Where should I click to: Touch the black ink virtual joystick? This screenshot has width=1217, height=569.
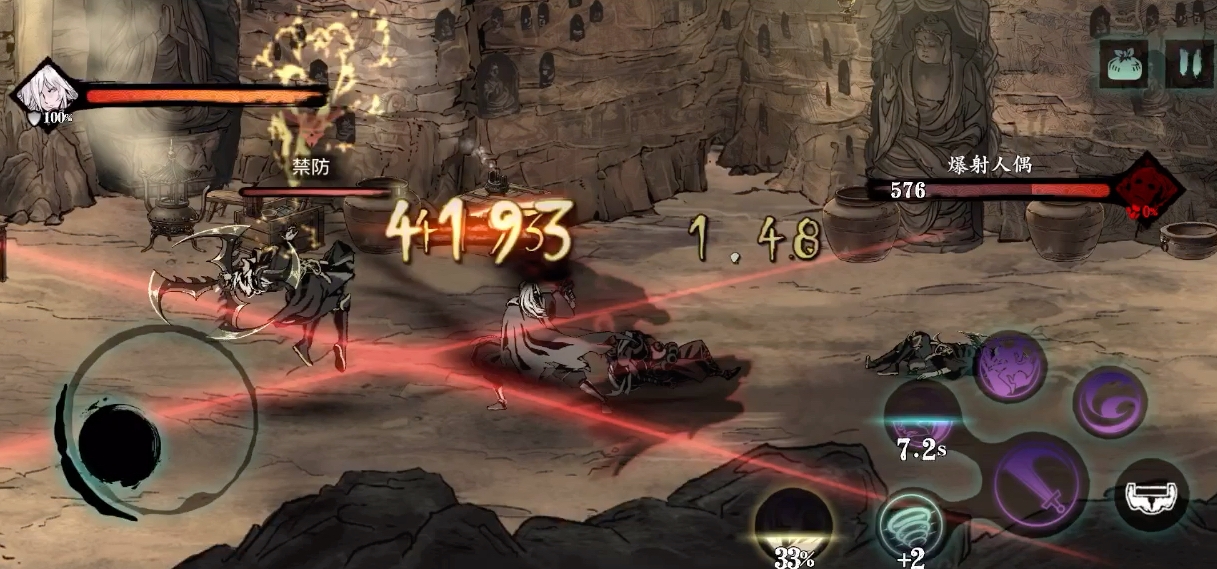[x=118, y=440]
